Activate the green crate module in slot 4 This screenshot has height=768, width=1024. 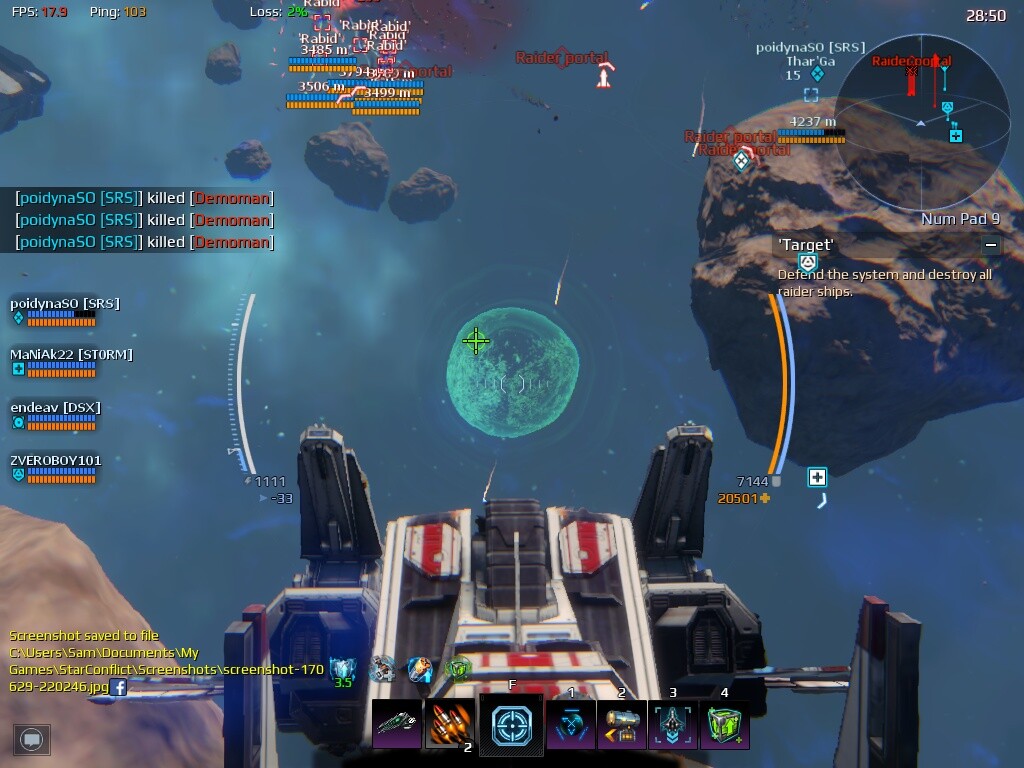click(724, 725)
